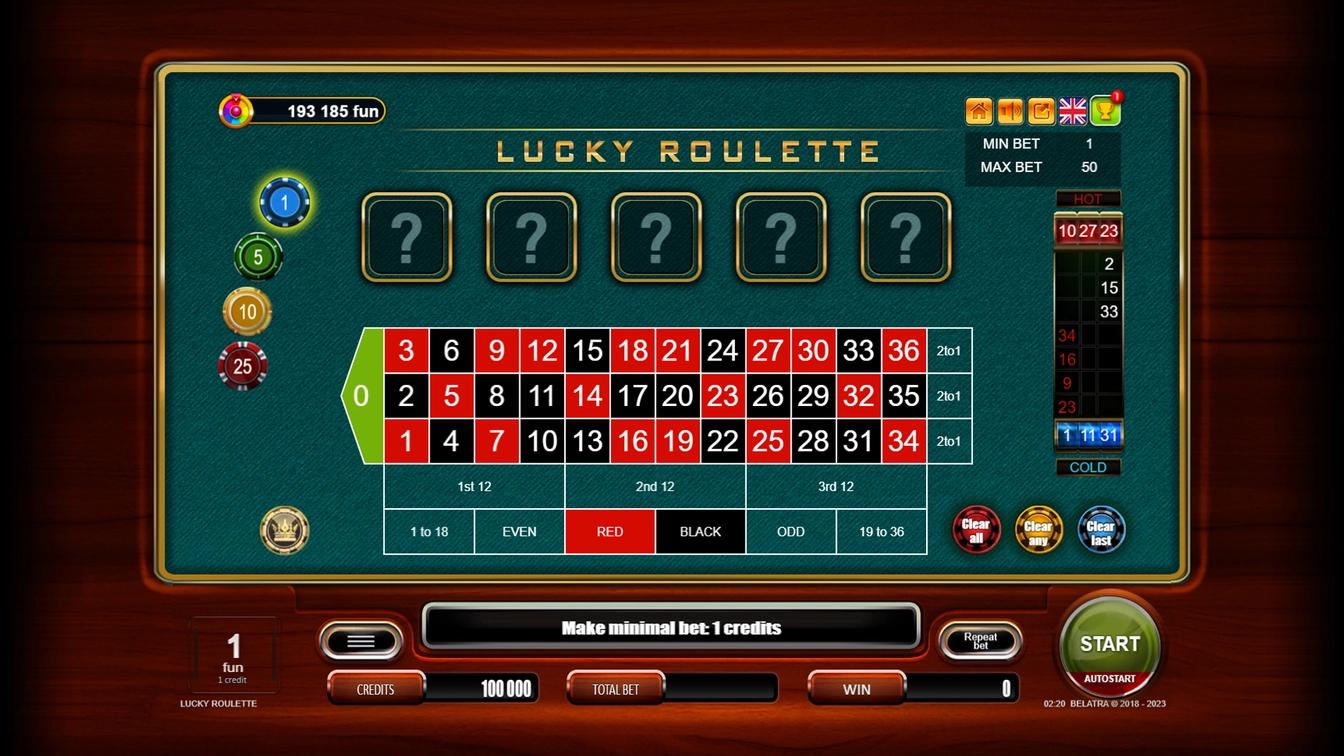
Task: Click the share/exit icon
Action: pos(1041,111)
